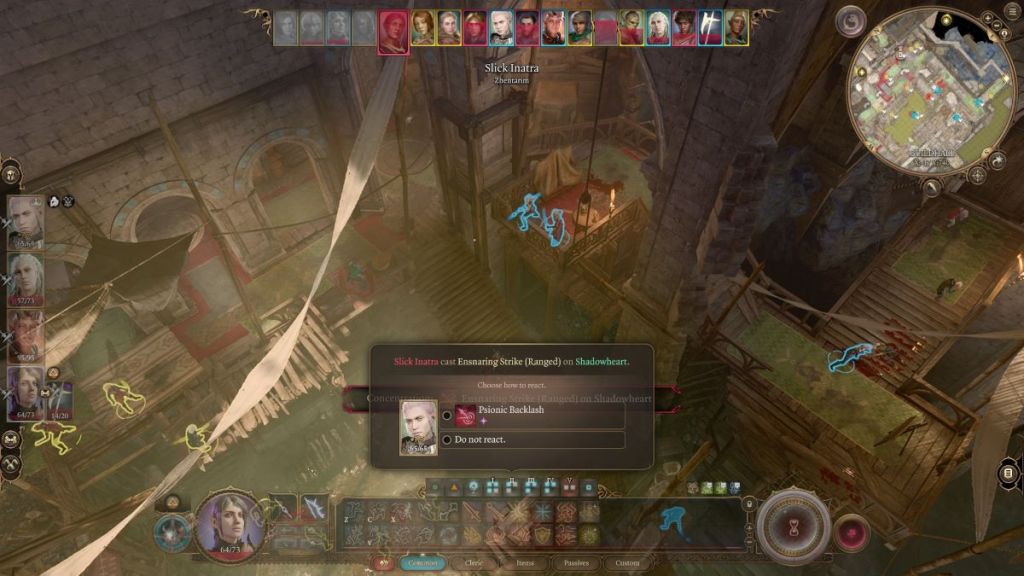Click the hourglass end turn button
Screen dimensions: 1024x576
pyautogui.click(x=794, y=525)
